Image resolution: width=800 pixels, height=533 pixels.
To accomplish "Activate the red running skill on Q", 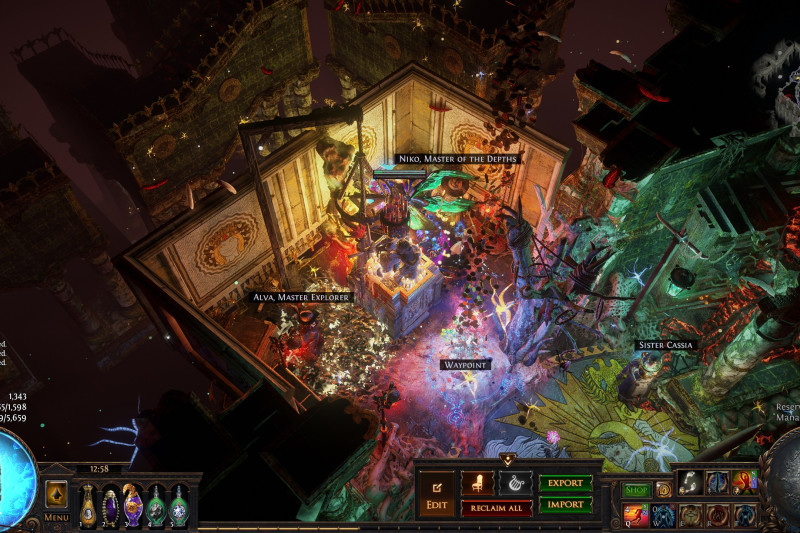I will [636, 514].
